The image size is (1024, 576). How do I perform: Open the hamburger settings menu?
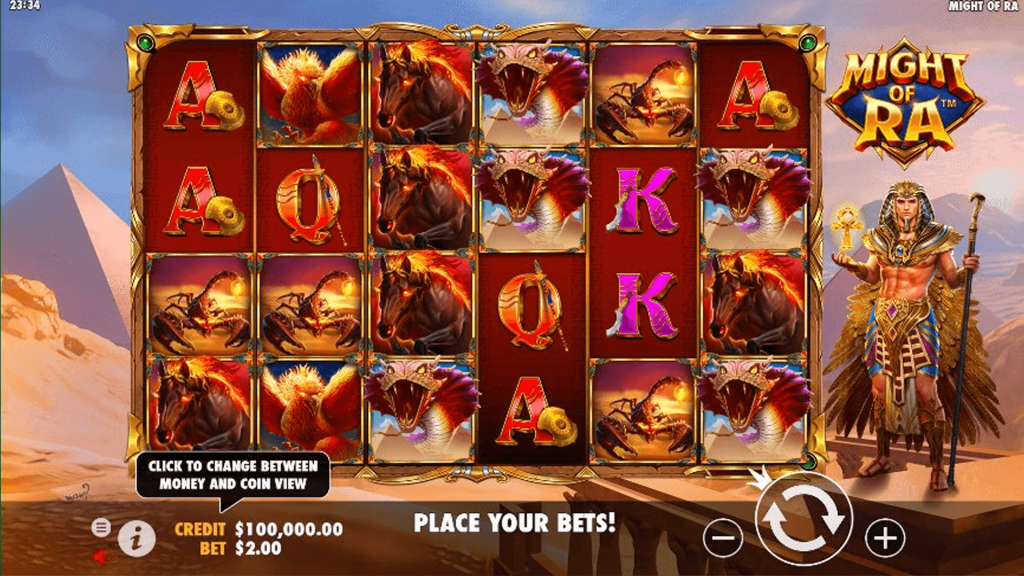click(101, 526)
